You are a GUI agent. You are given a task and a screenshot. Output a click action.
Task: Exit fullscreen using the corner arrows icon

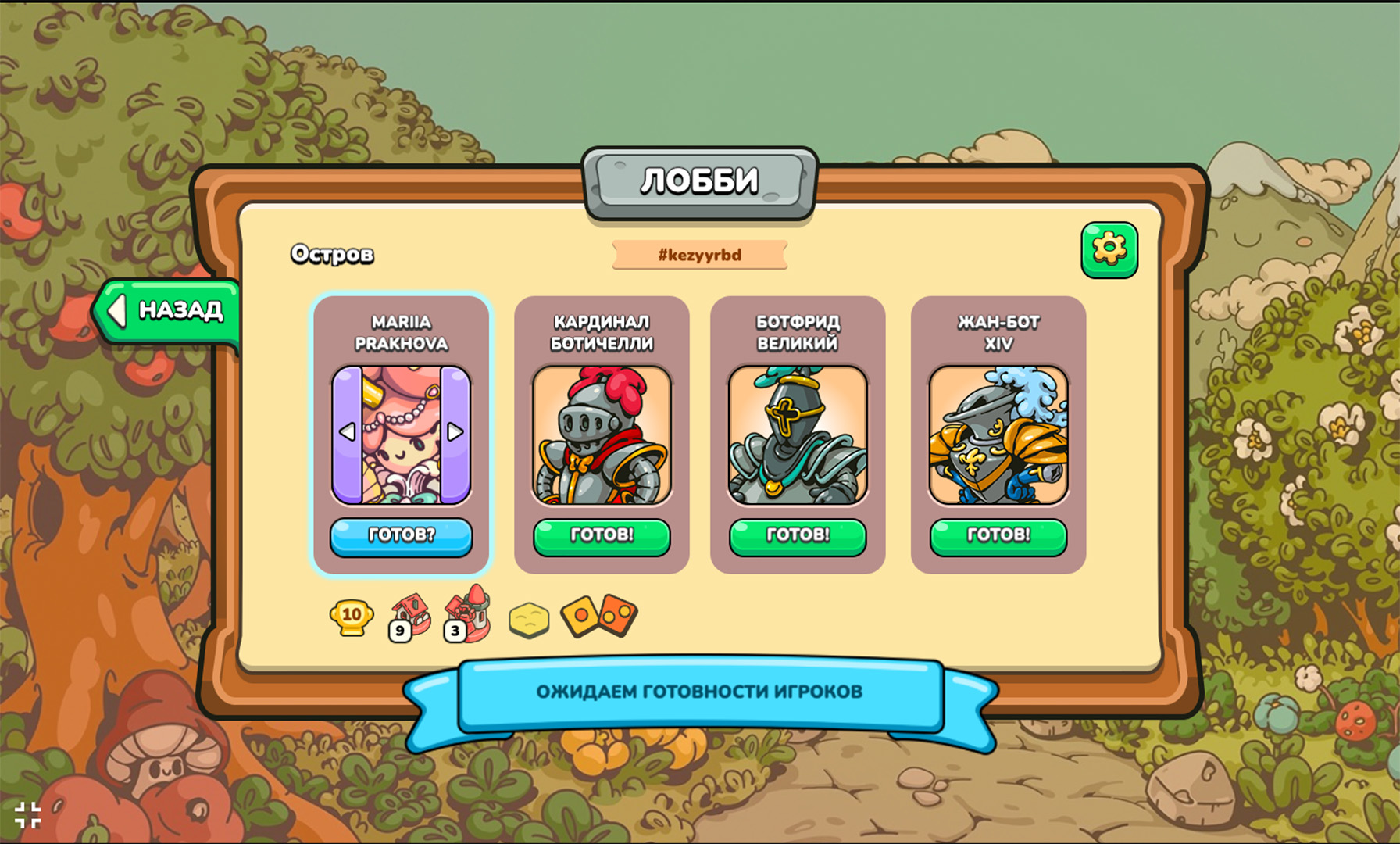(x=28, y=815)
